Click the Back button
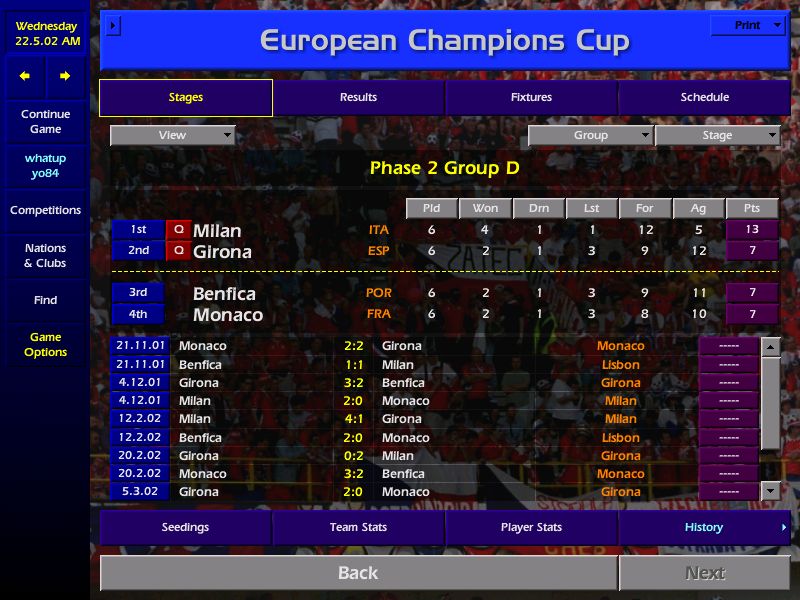This screenshot has height=600, width=800. (x=358, y=573)
